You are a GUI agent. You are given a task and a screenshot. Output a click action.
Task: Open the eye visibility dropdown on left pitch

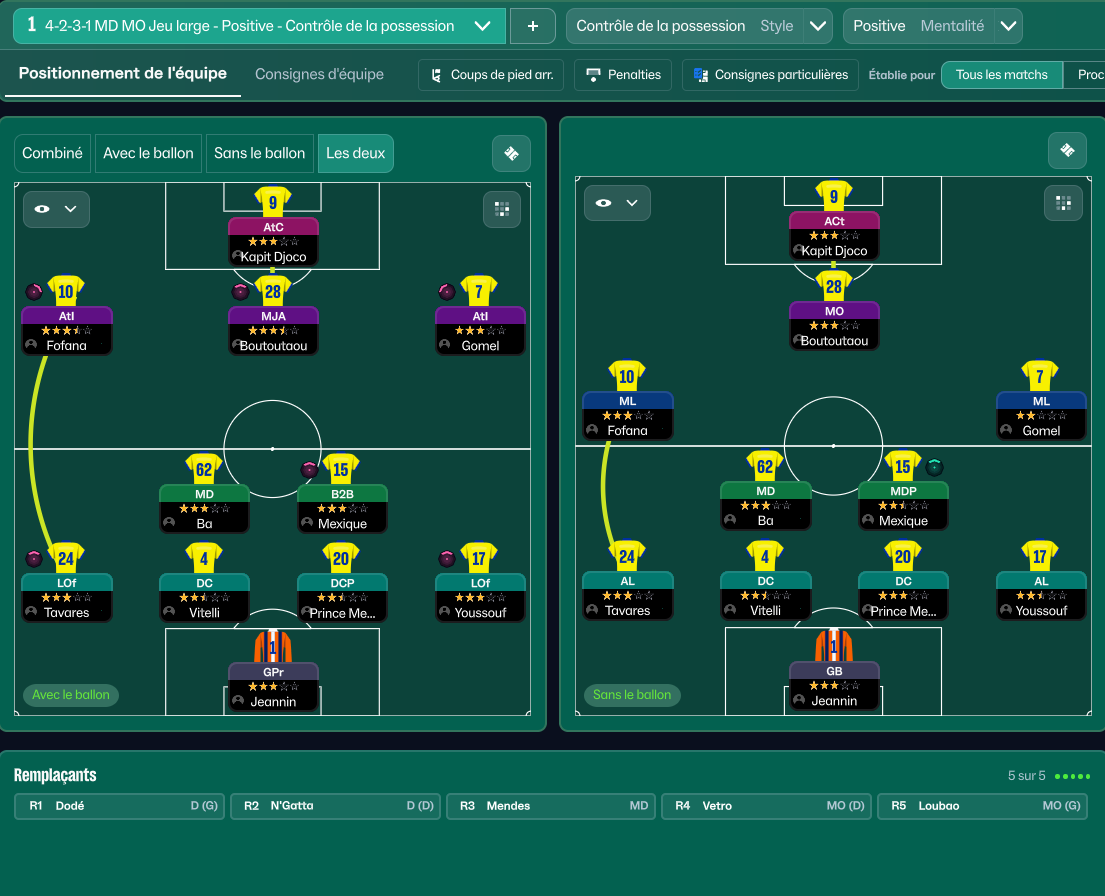coord(56,209)
